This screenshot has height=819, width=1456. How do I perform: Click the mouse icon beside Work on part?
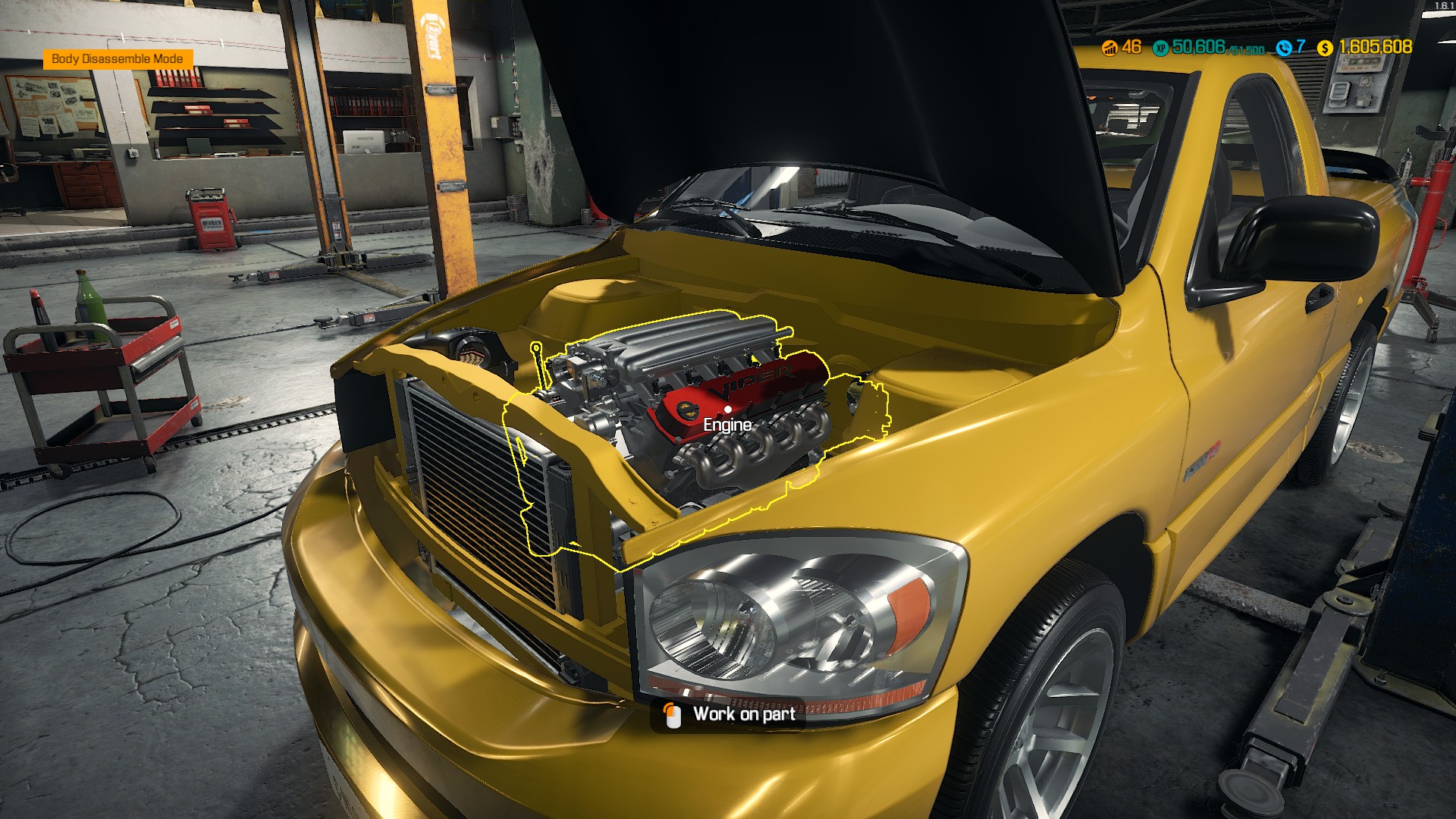click(673, 714)
